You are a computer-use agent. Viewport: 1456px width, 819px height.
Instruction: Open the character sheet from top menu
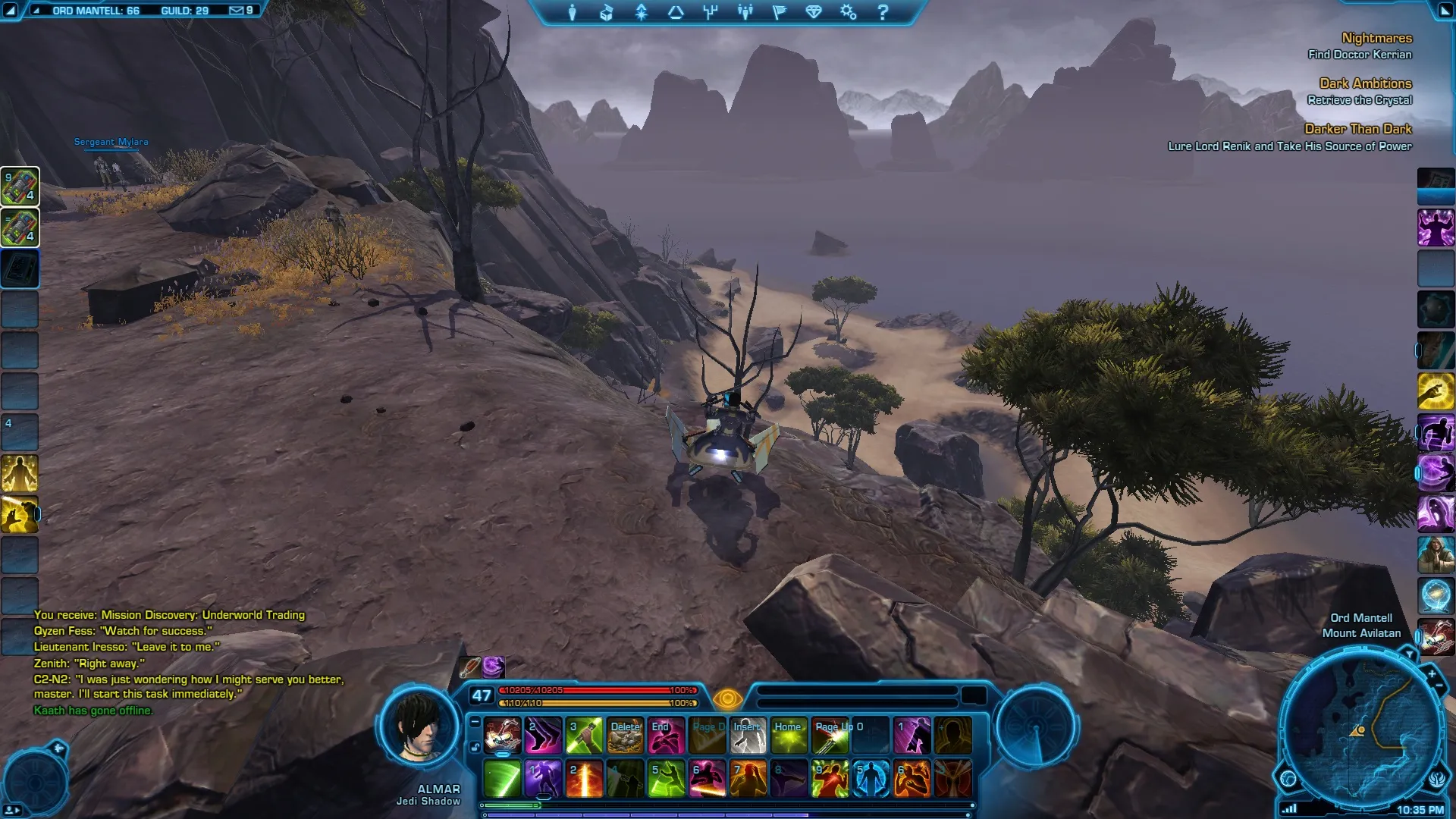(573, 12)
